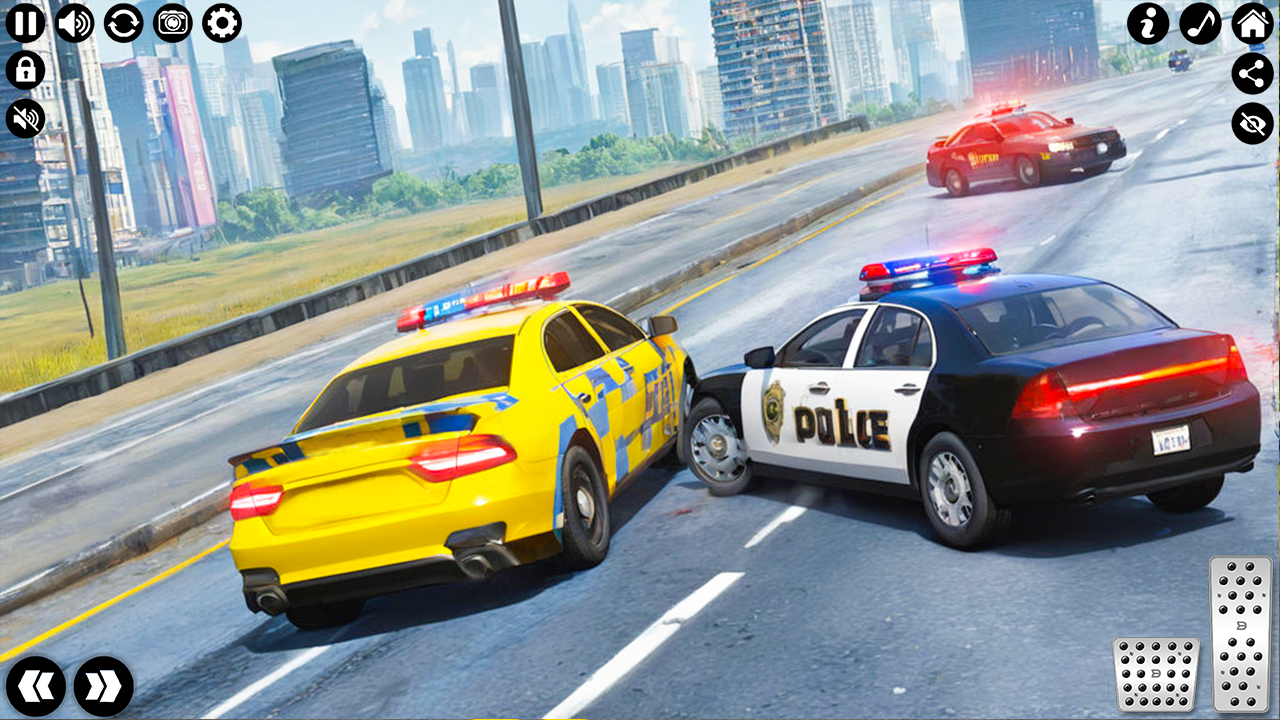Screen dimensions: 1280x720
Task: Return to the home screen
Action: (x=1252, y=21)
